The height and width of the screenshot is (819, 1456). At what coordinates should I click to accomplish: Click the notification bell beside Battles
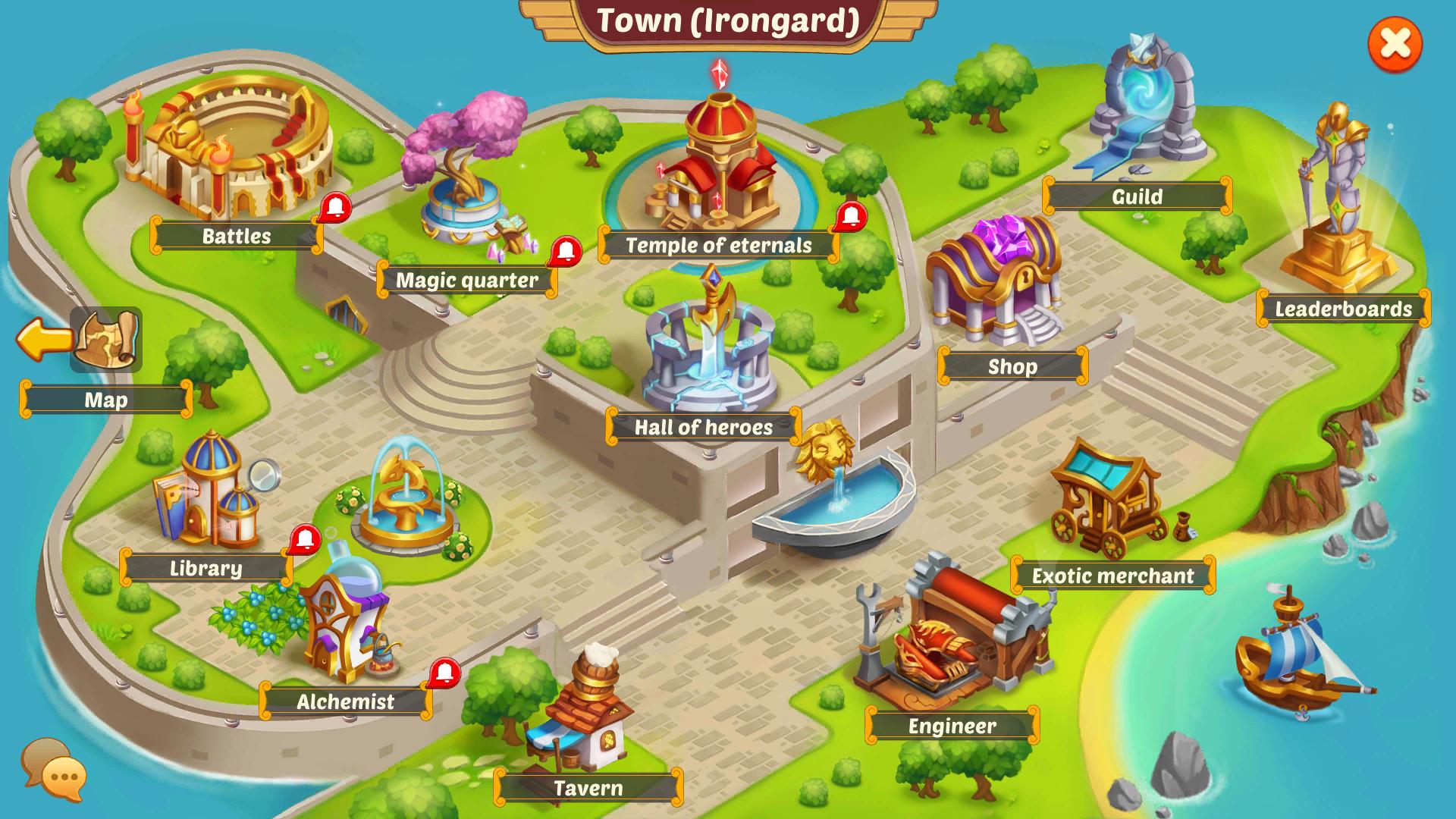point(334,207)
